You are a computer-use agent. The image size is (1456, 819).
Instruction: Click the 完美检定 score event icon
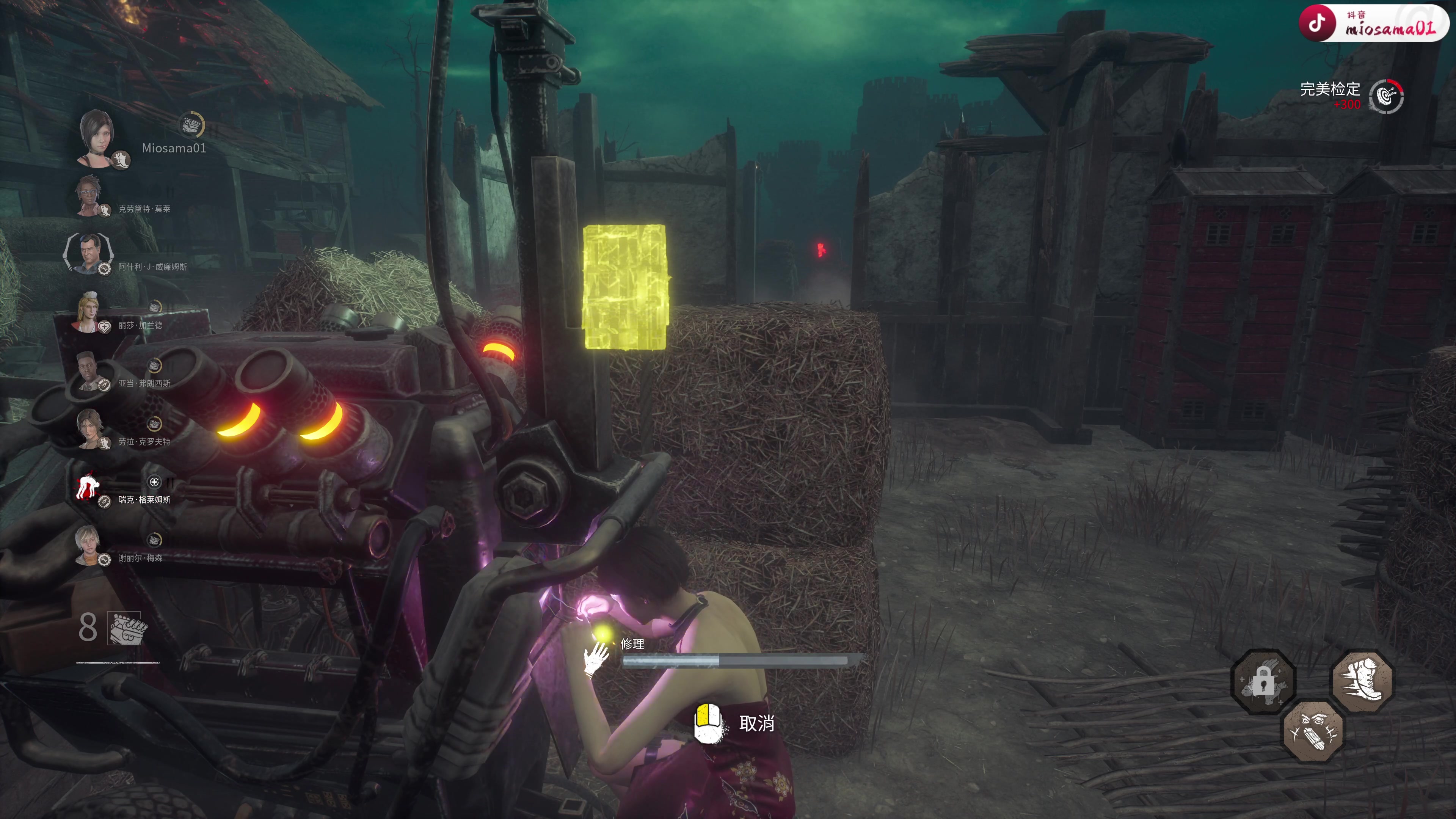click(x=1386, y=96)
